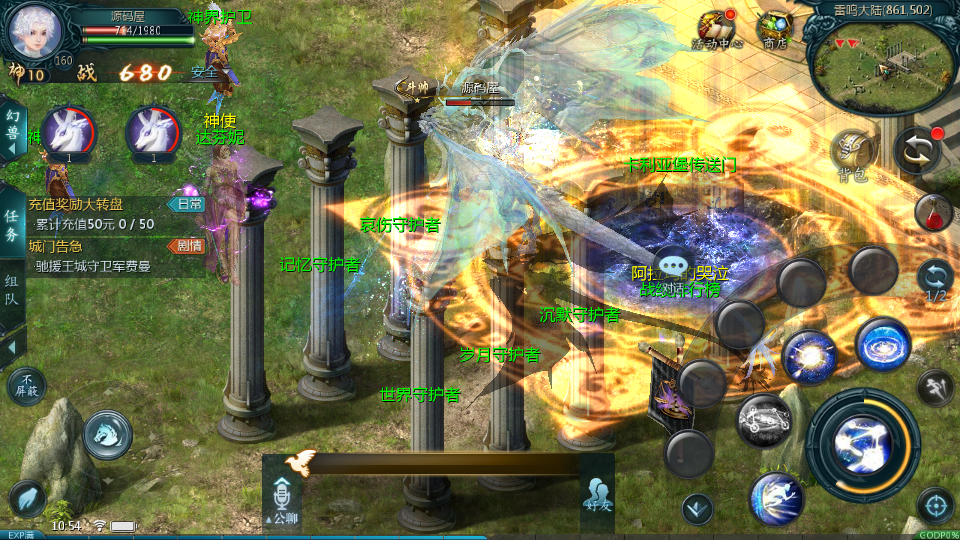
Task: Switch to the 组队 team tab
Action: [x=12, y=289]
